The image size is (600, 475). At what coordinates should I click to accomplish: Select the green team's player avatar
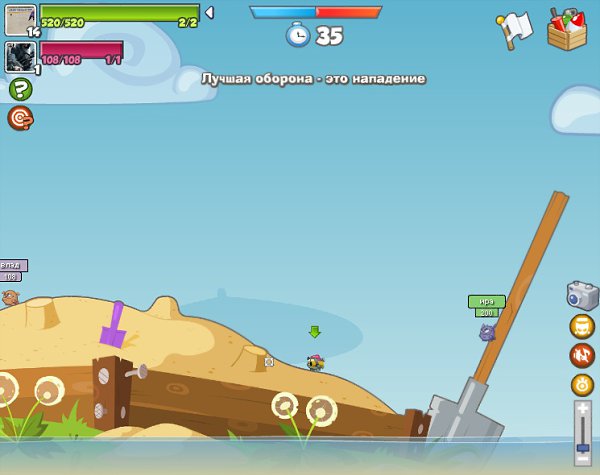(20, 19)
